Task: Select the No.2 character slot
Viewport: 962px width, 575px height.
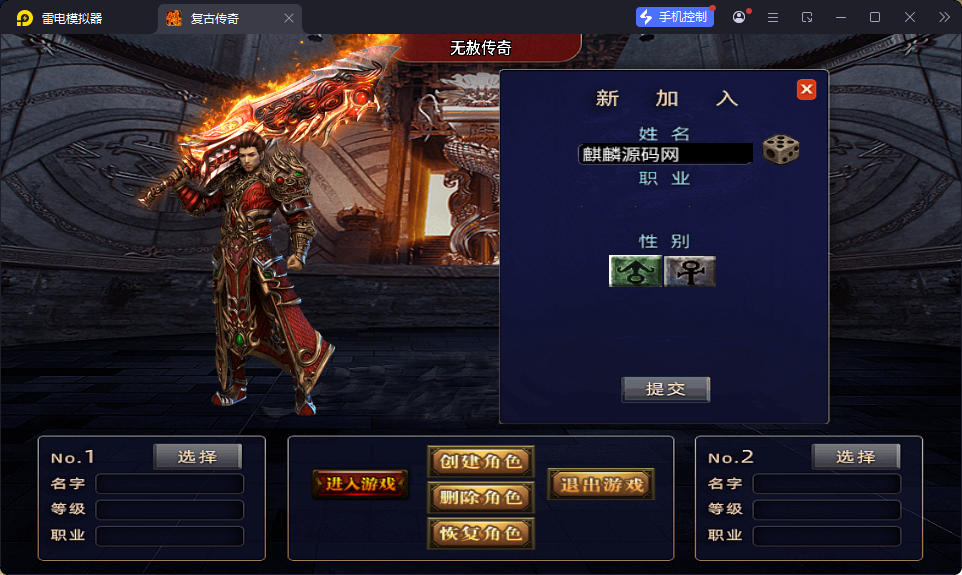Action: 855,457
